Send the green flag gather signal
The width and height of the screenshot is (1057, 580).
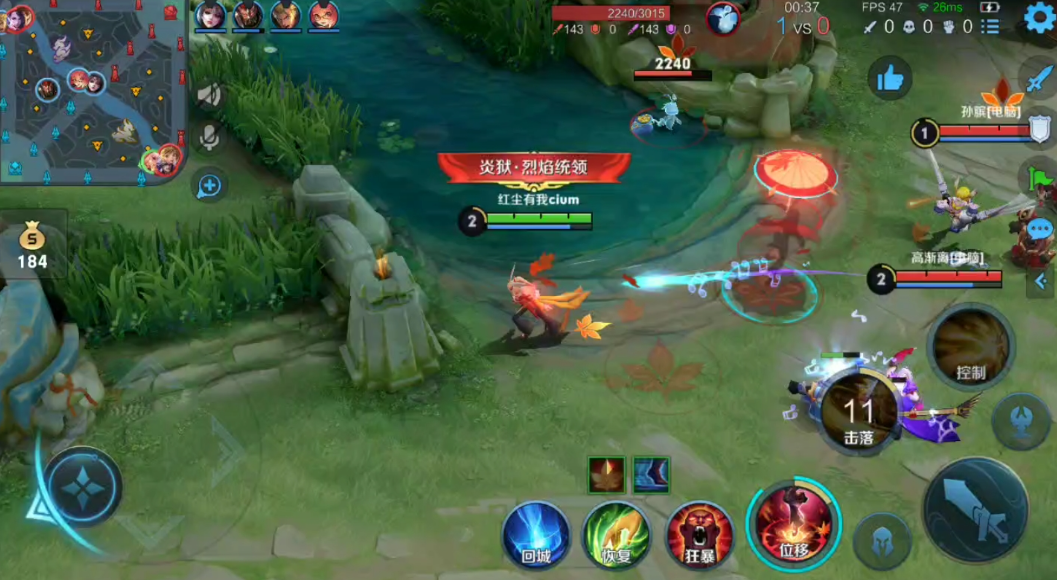click(x=1040, y=180)
